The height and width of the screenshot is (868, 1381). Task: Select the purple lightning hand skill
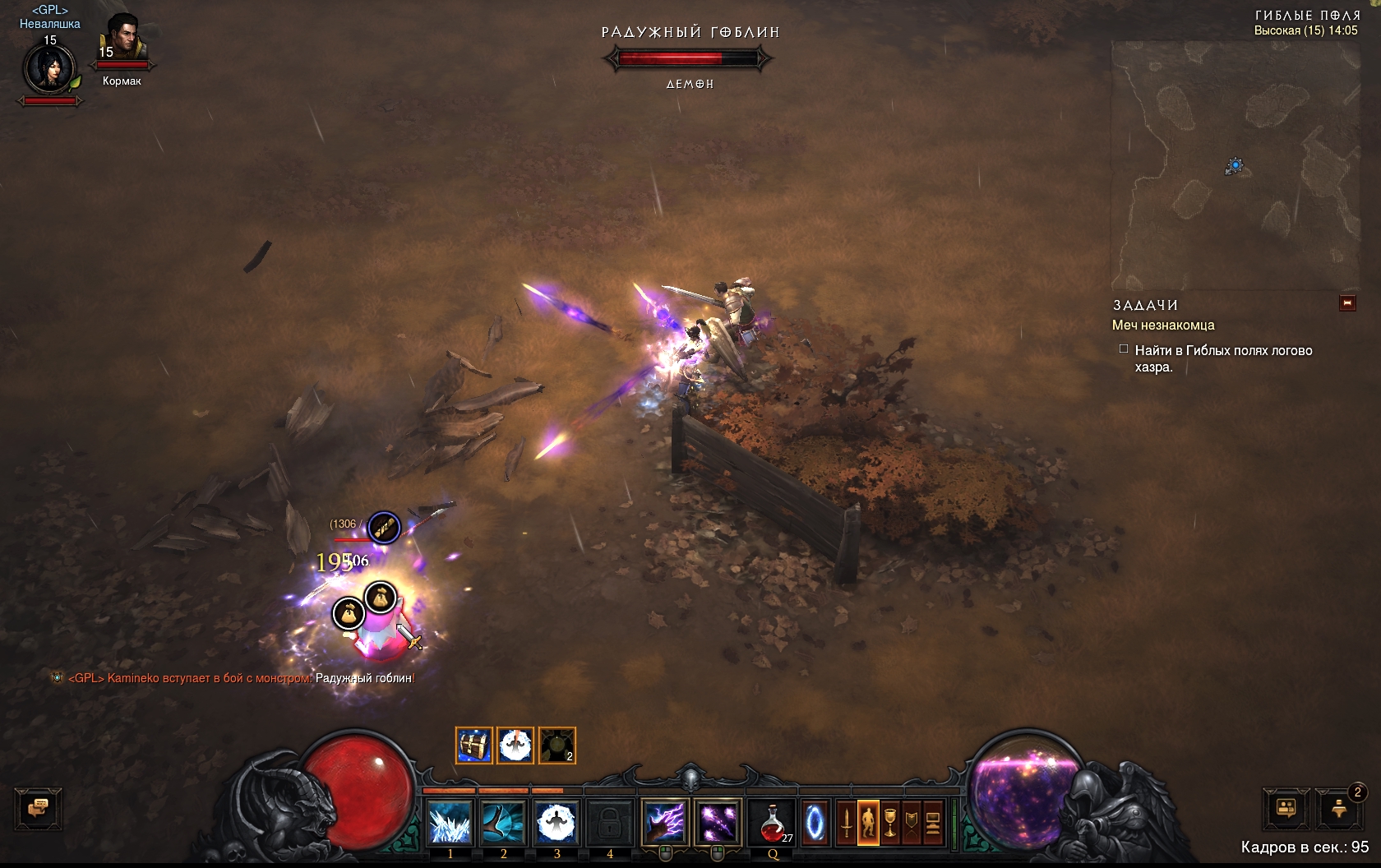pyautogui.click(x=665, y=822)
